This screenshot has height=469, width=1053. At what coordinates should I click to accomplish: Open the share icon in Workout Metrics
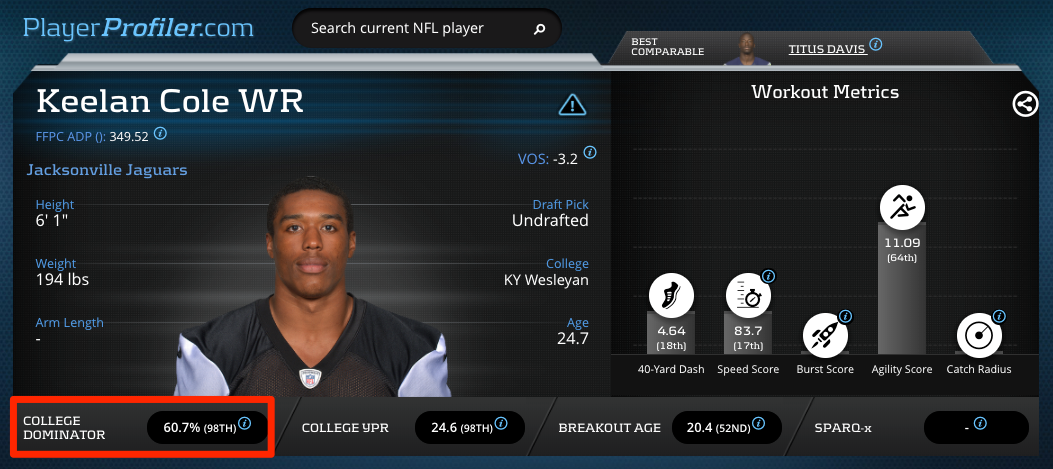click(x=1025, y=104)
